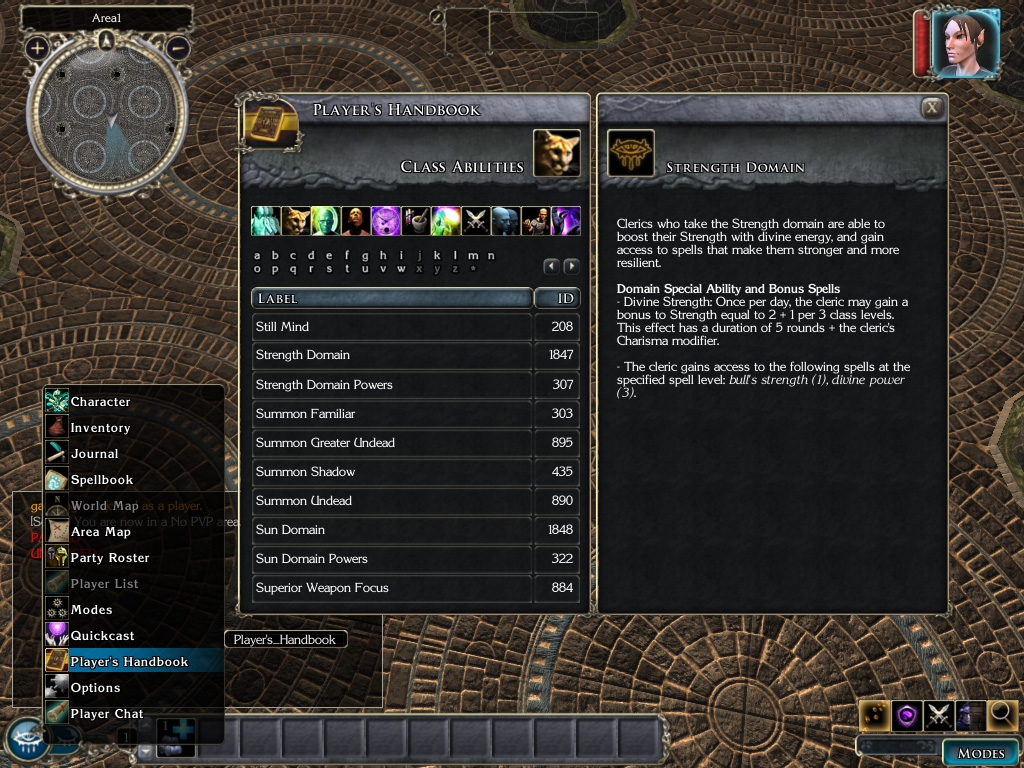Show the Area Map
This screenshot has height=768, width=1024.
click(100, 532)
